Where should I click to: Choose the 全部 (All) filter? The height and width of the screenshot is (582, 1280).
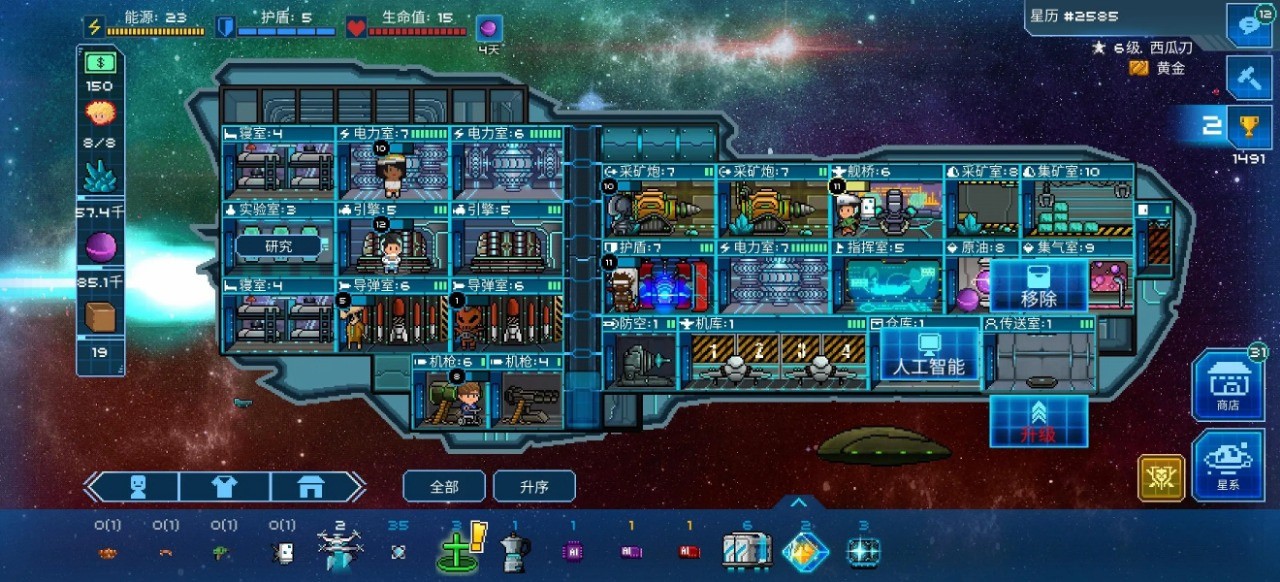coord(444,487)
